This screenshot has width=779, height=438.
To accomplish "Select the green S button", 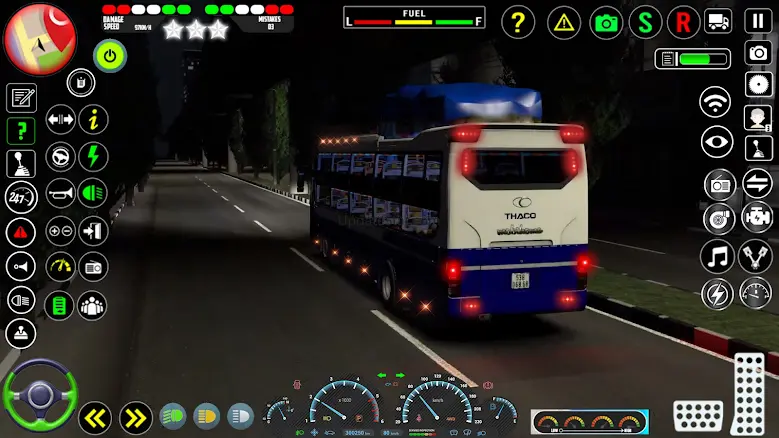I will pos(645,21).
